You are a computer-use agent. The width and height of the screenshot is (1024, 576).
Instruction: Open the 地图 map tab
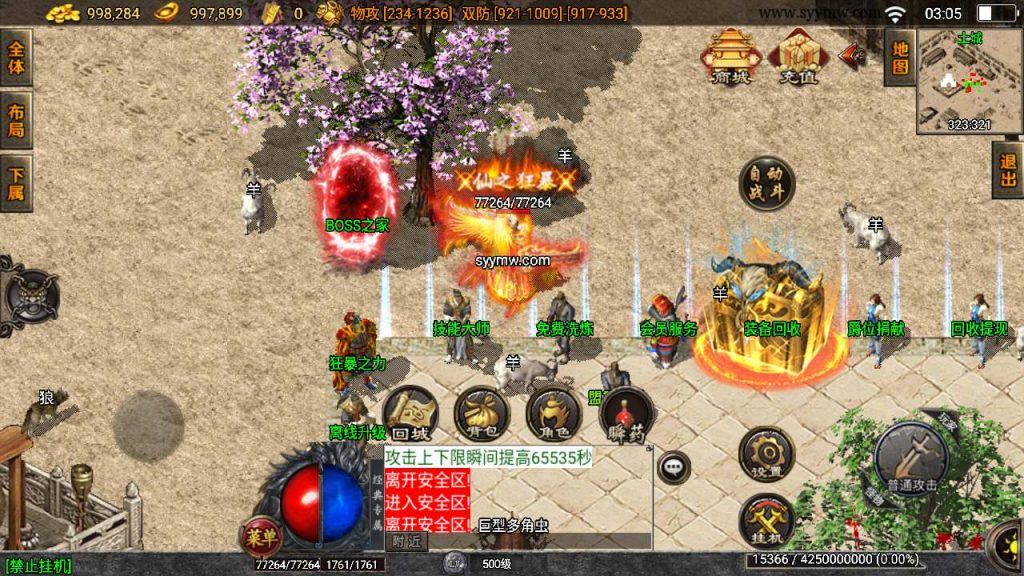900,57
